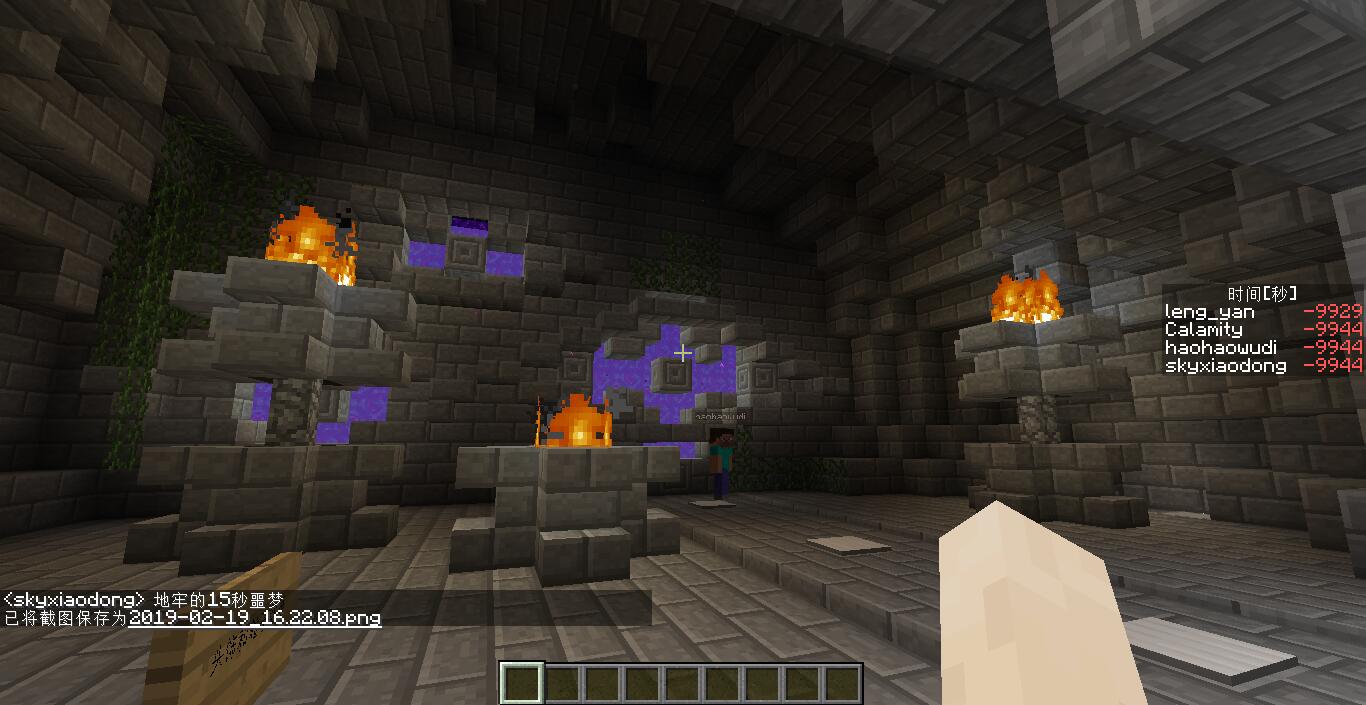Select the highlighted first hotbar slot
This screenshot has height=705, width=1366.
[x=521, y=684]
